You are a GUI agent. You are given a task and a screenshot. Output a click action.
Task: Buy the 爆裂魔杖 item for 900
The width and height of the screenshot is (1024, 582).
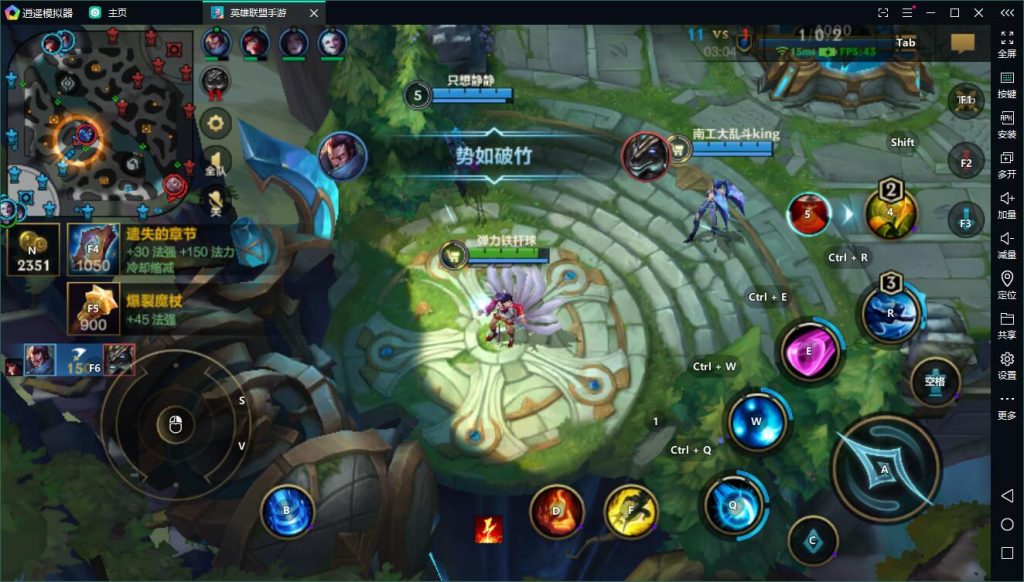pos(93,308)
